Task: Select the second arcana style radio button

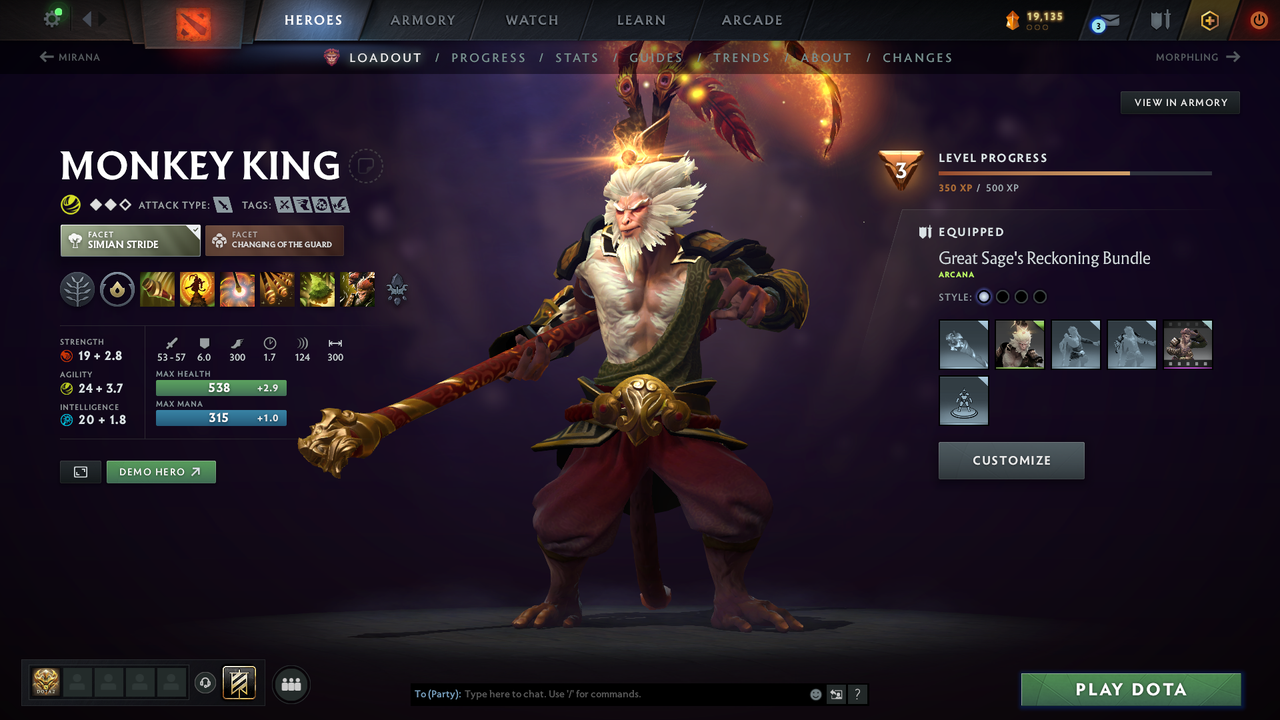Action: pos(1002,296)
